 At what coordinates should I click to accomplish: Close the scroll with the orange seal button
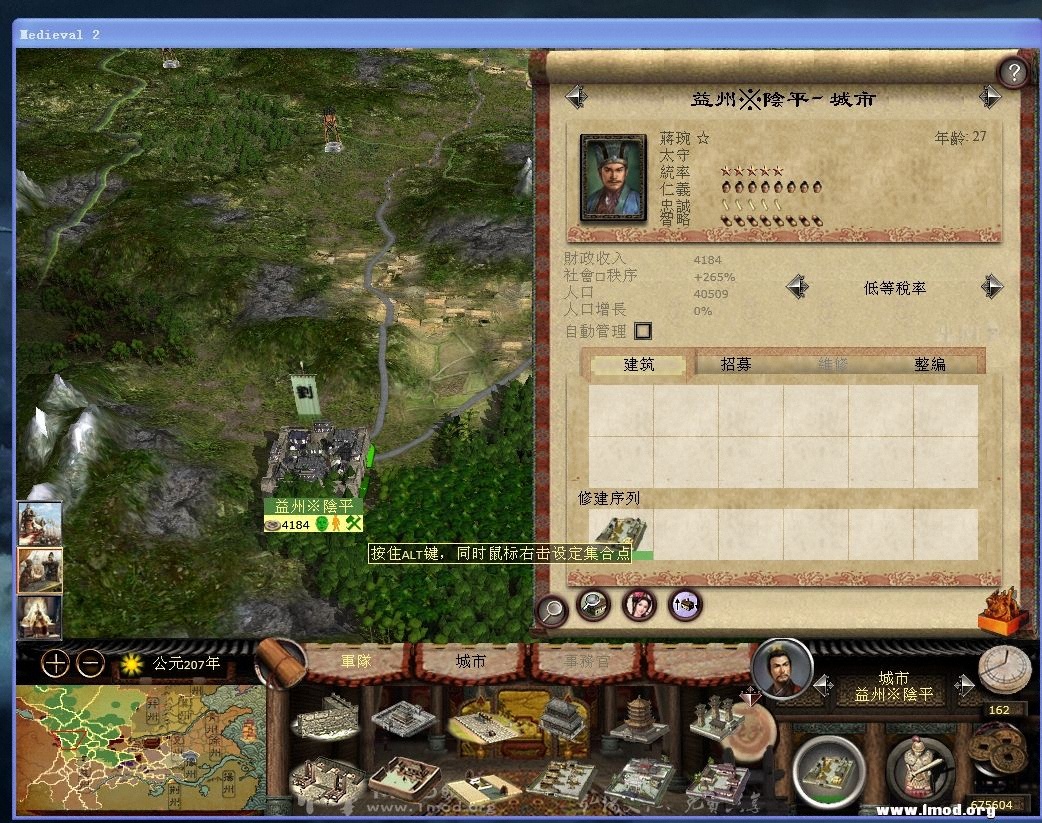coord(1002,612)
